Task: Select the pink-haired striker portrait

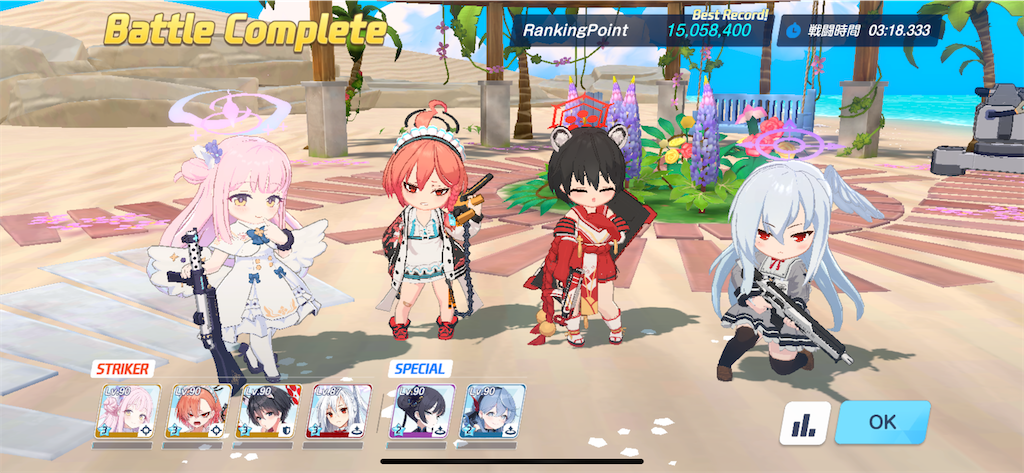Action: 126,412
